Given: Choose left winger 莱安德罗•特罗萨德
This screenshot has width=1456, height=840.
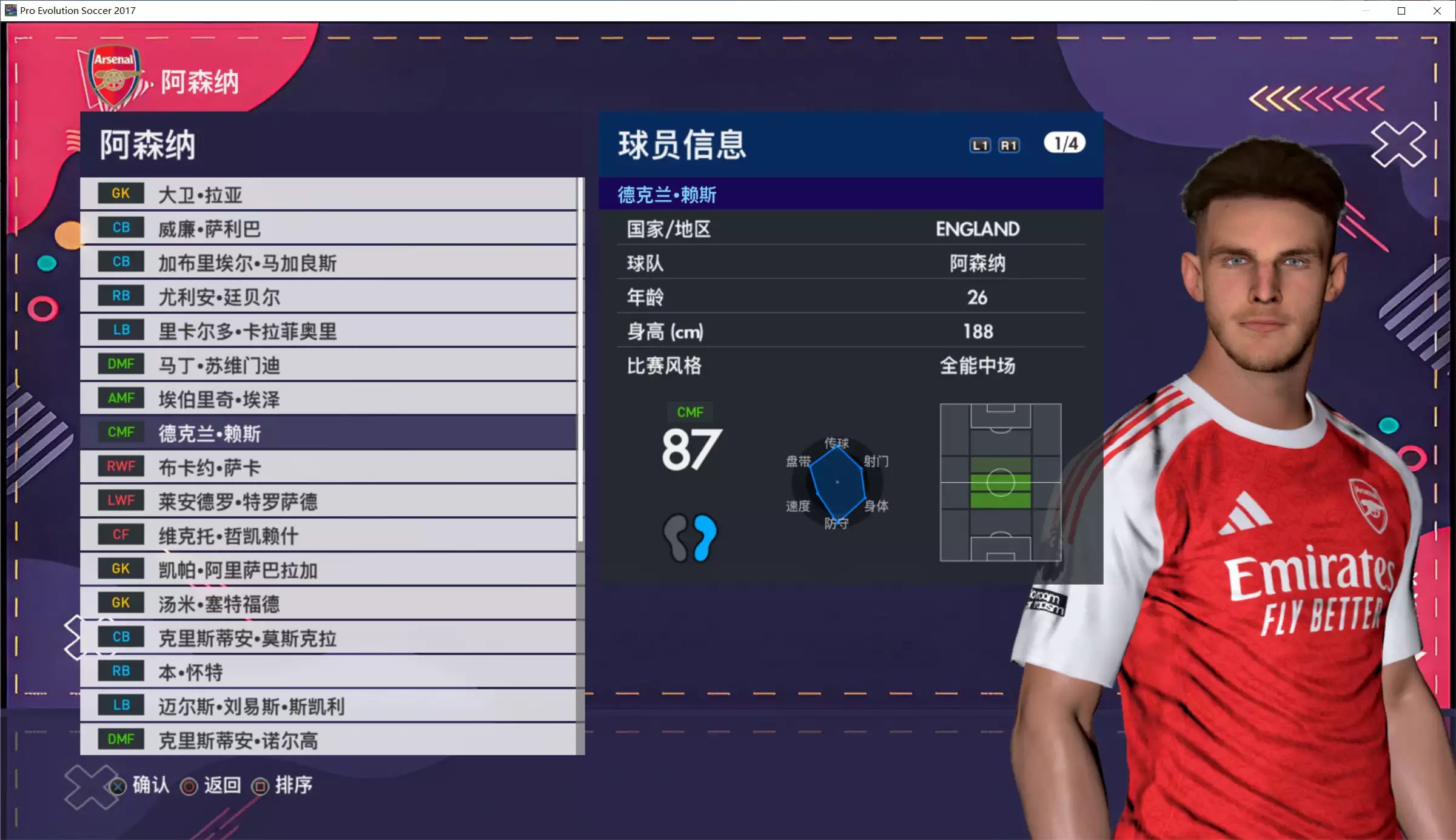Looking at the screenshot, I should (327, 501).
